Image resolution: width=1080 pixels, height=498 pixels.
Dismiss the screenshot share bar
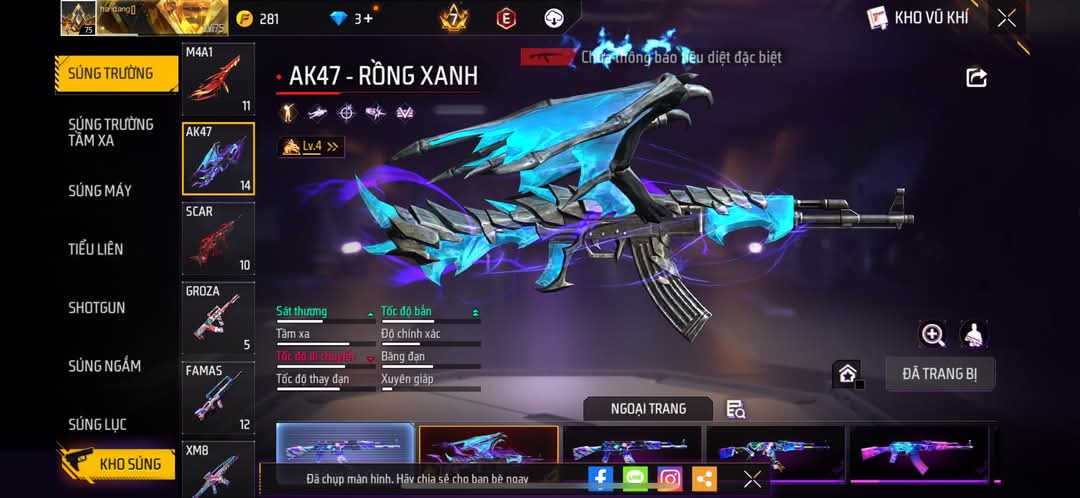point(752,479)
